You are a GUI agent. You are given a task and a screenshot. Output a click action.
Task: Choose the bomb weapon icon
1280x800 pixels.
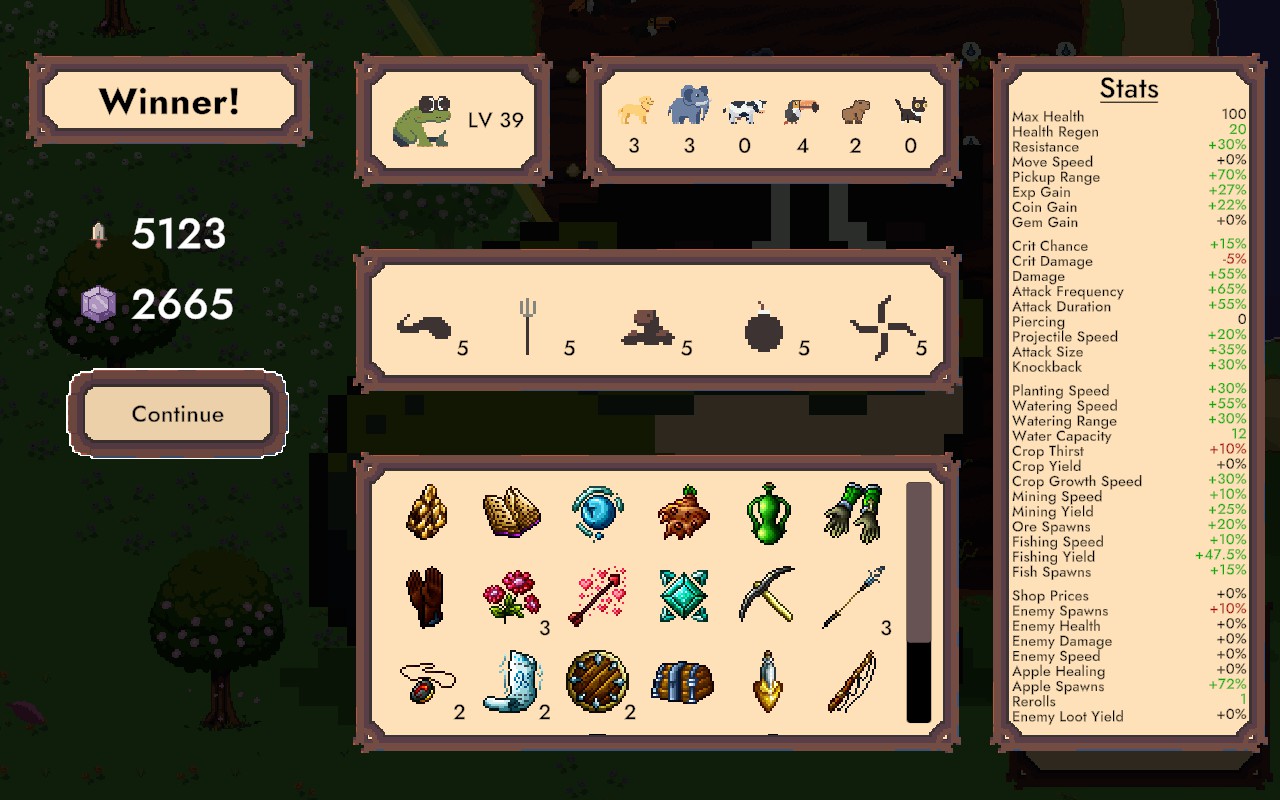(x=764, y=328)
